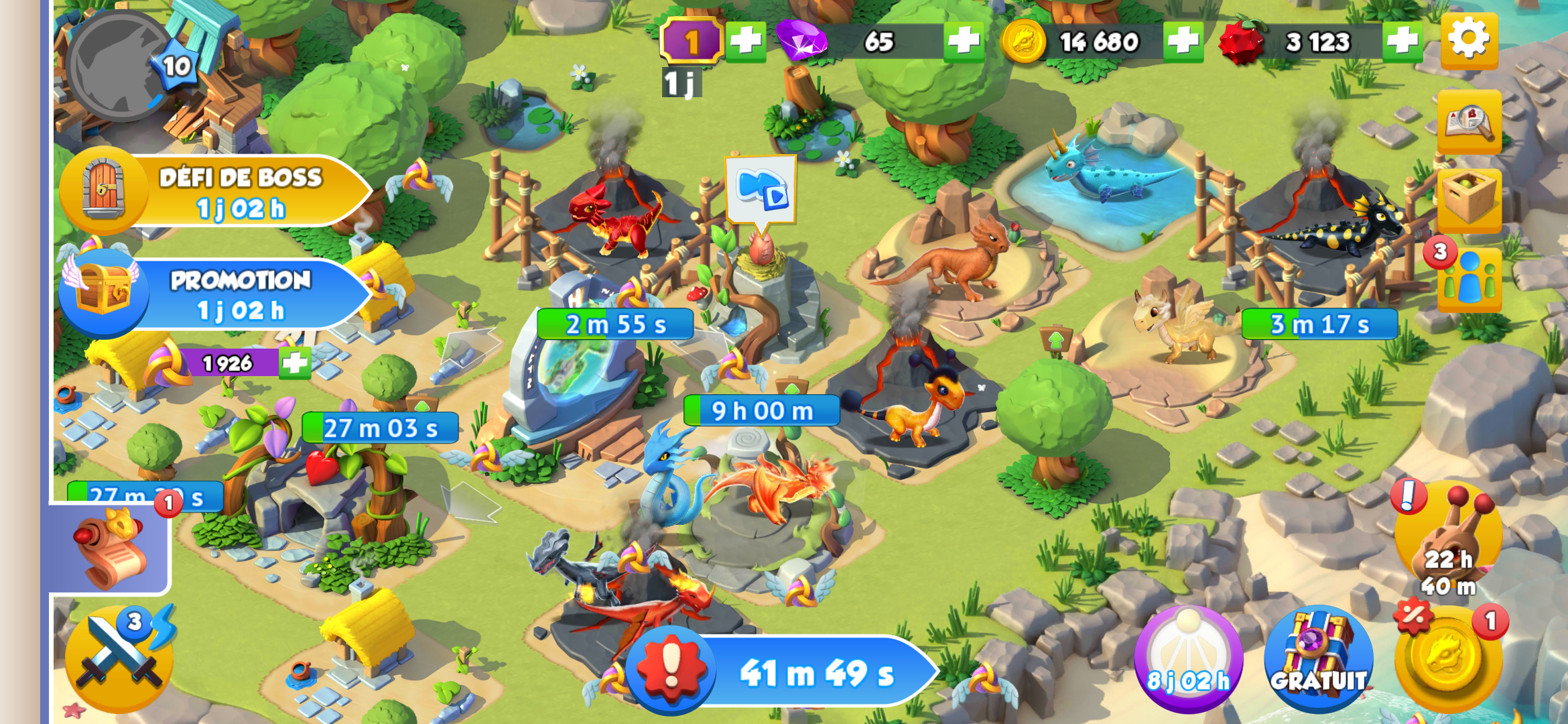Open the settings gear menu
1568x724 pixels.
click(1469, 40)
